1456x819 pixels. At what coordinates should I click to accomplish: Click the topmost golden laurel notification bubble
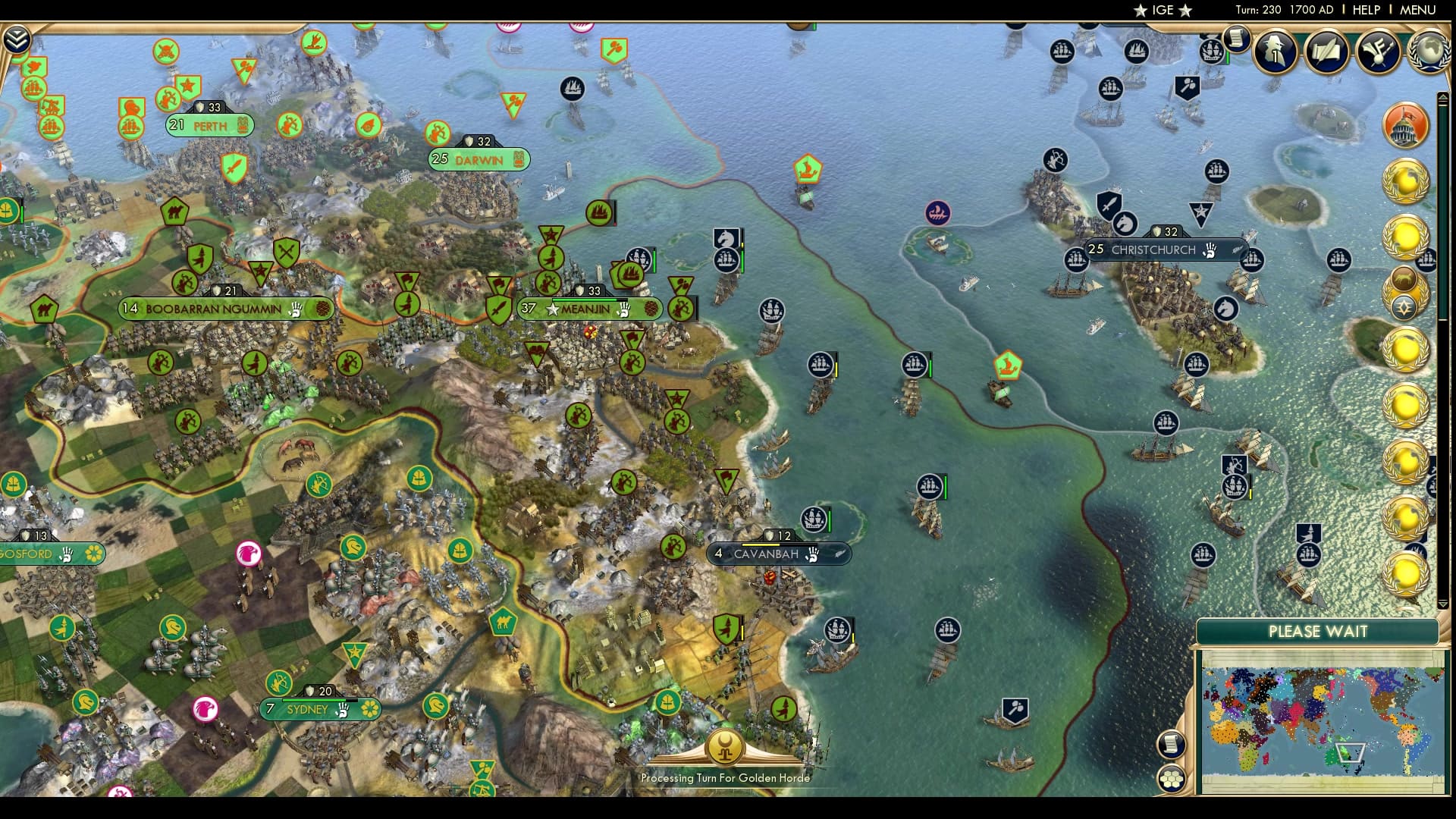(1407, 180)
